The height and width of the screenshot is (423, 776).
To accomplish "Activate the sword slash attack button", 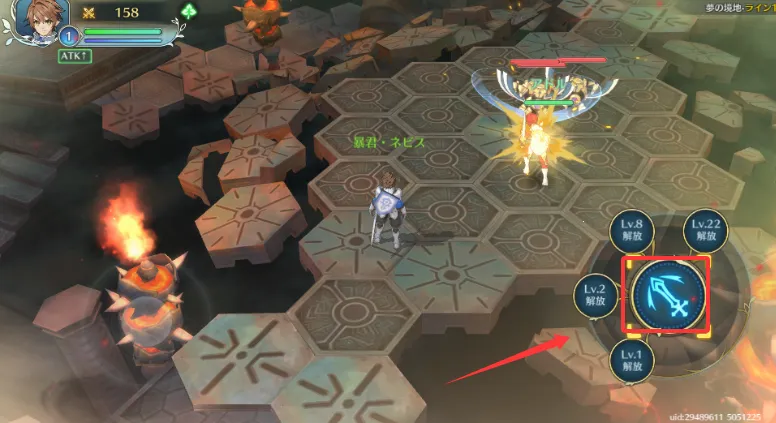I will (x=667, y=295).
